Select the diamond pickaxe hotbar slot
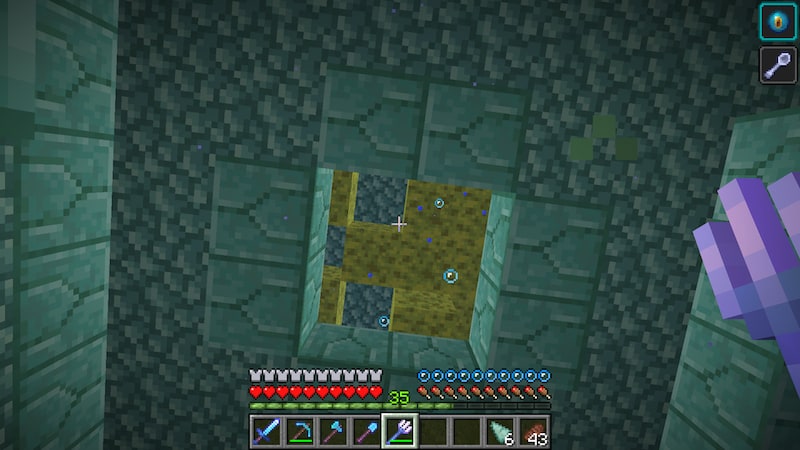The image size is (800, 450). tap(299, 432)
